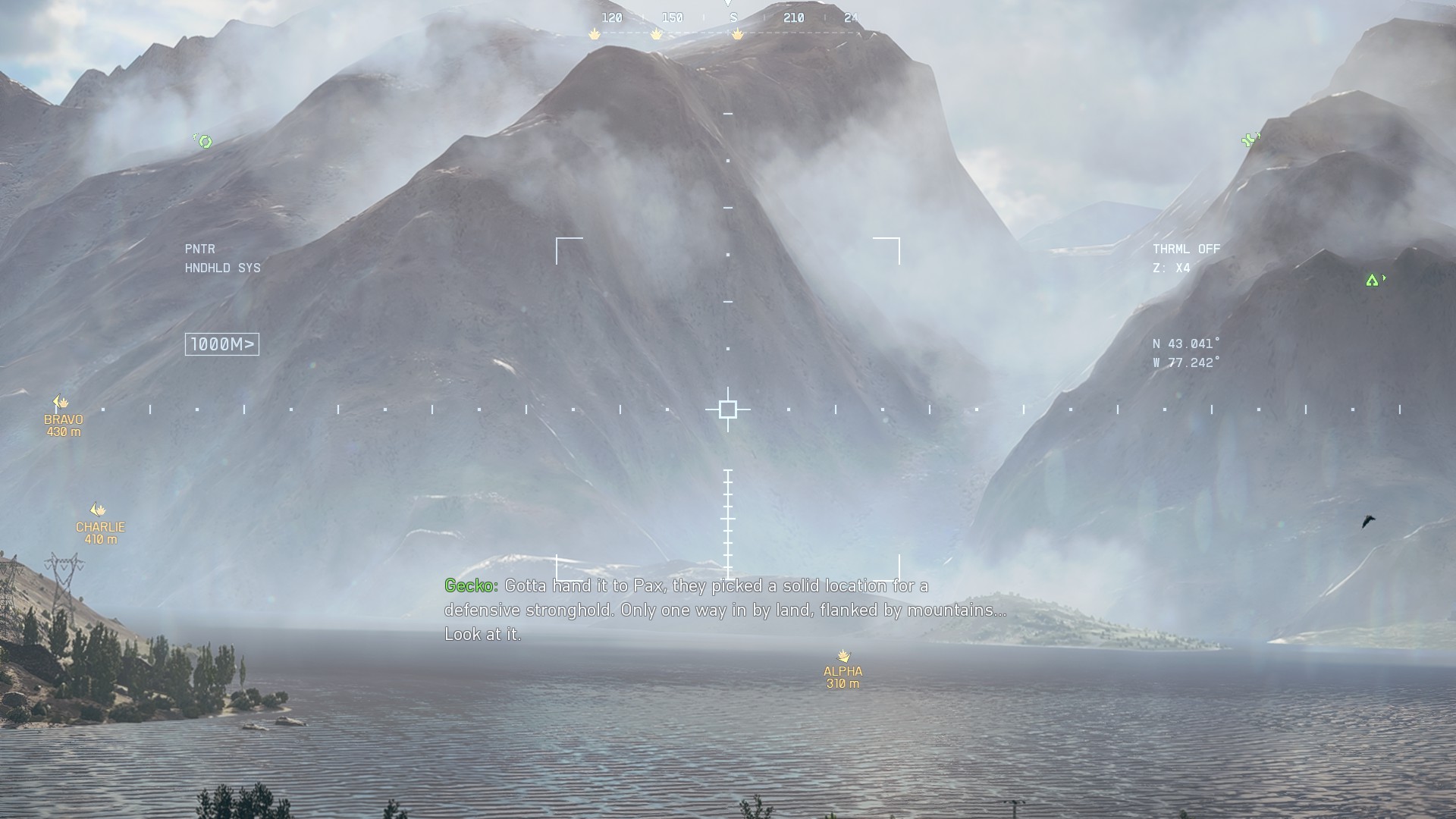Select the ALPHA objective marker
Screen dimensions: 1456x819
coord(843,656)
